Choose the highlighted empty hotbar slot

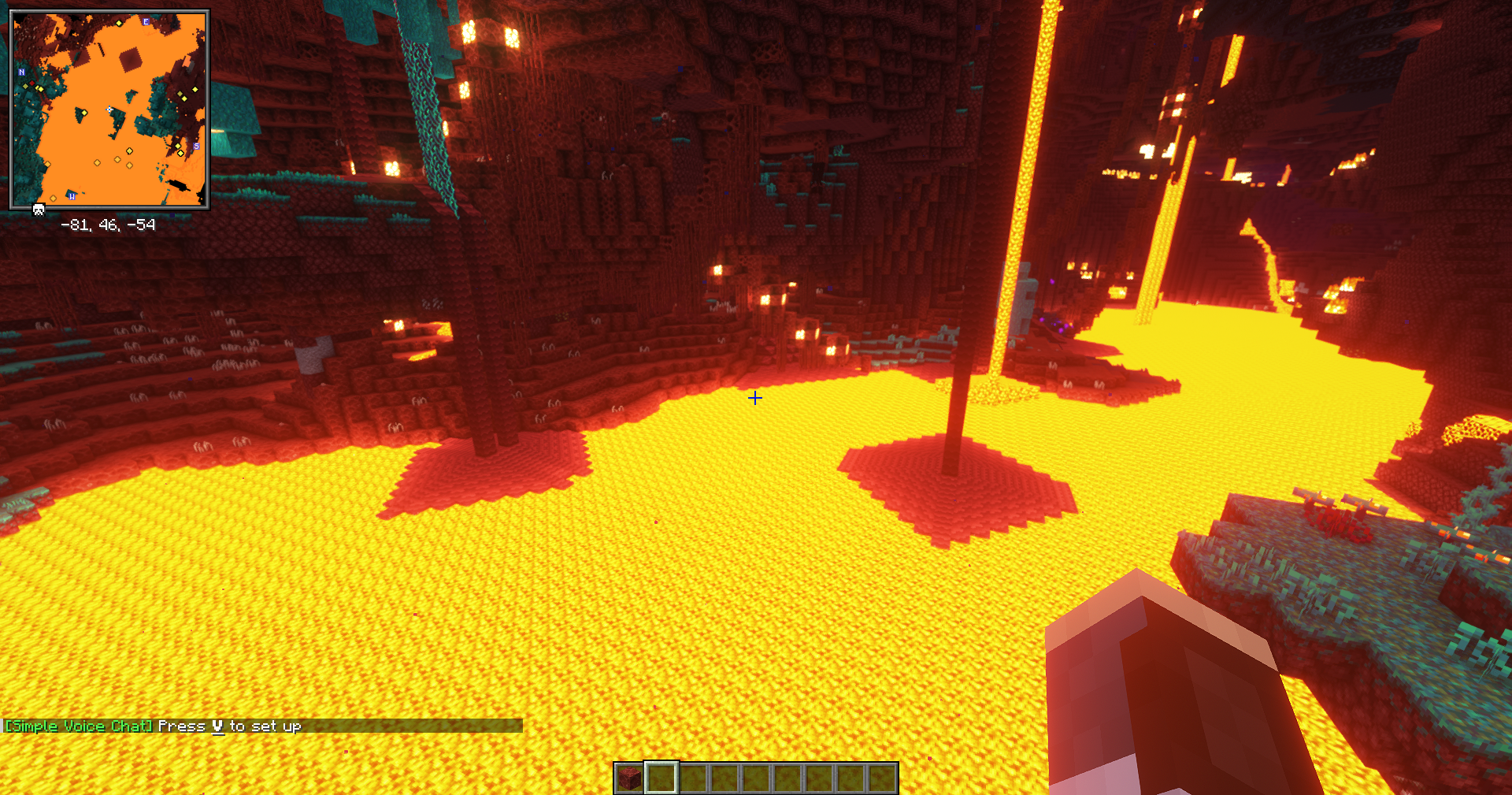tap(661, 778)
